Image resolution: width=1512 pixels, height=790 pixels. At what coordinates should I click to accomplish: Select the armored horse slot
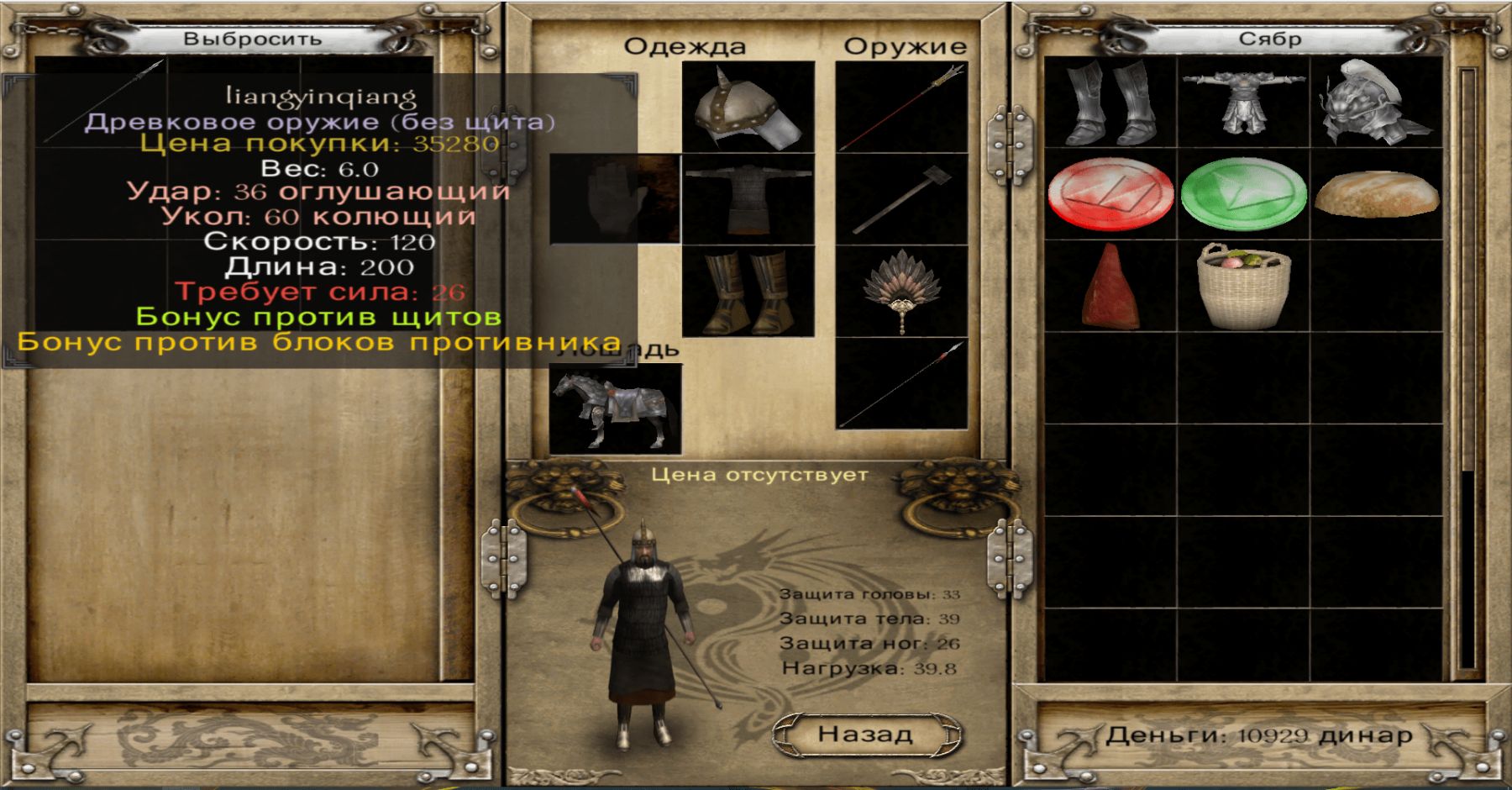[x=615, y=409]
